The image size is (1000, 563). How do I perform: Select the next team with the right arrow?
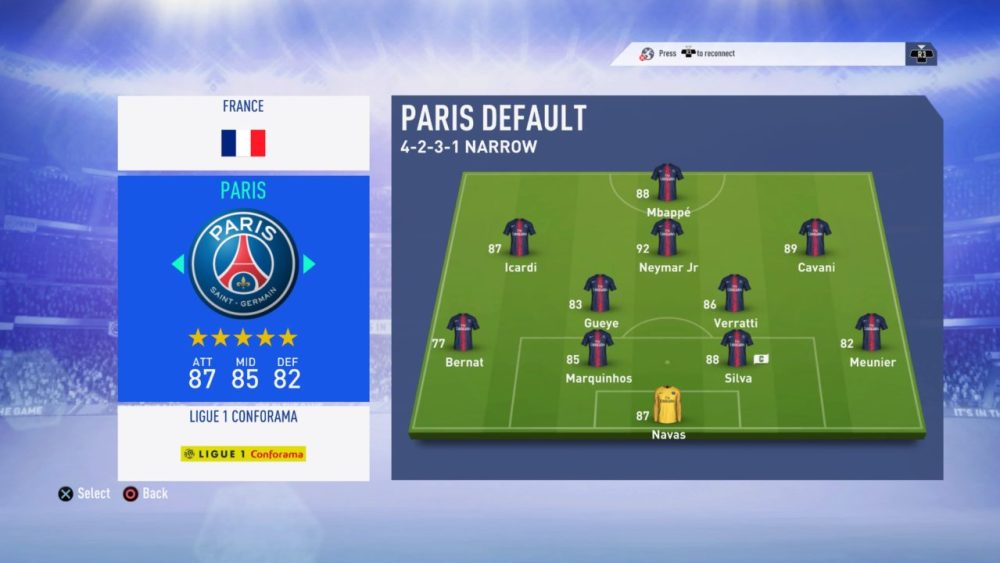(x=309, y=264)
